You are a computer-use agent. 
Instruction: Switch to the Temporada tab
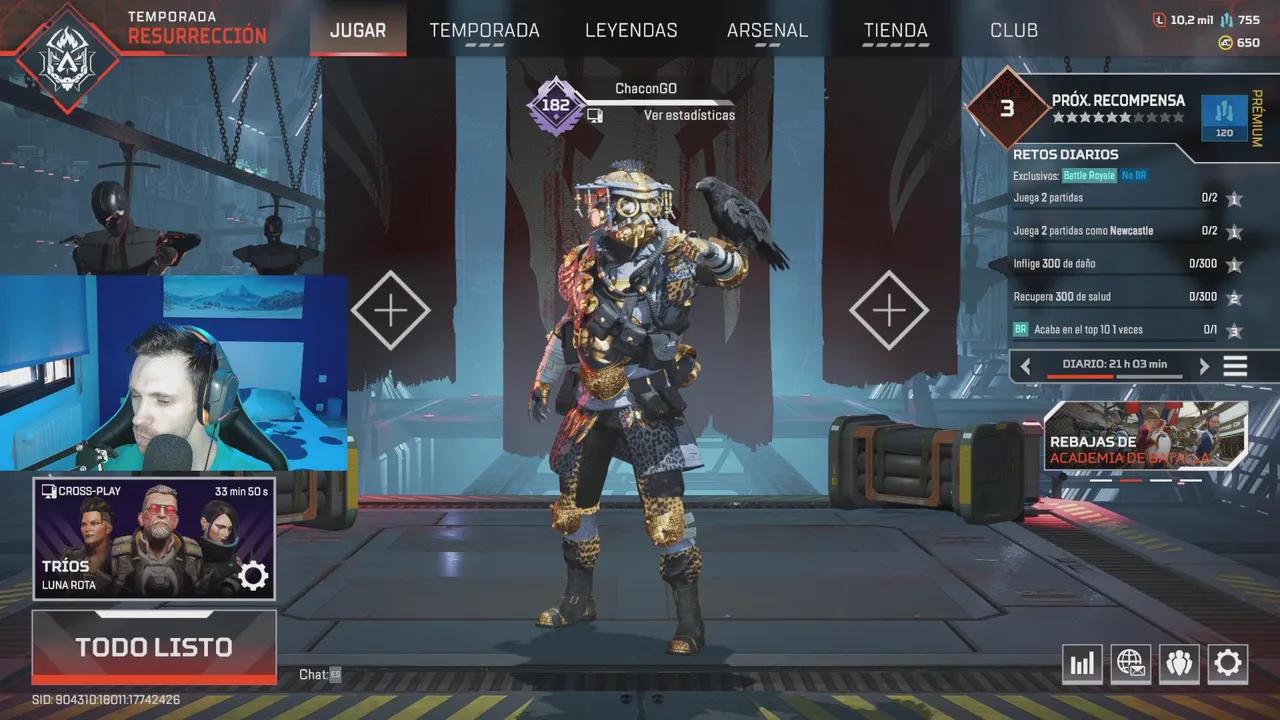(x=484, y=30)
